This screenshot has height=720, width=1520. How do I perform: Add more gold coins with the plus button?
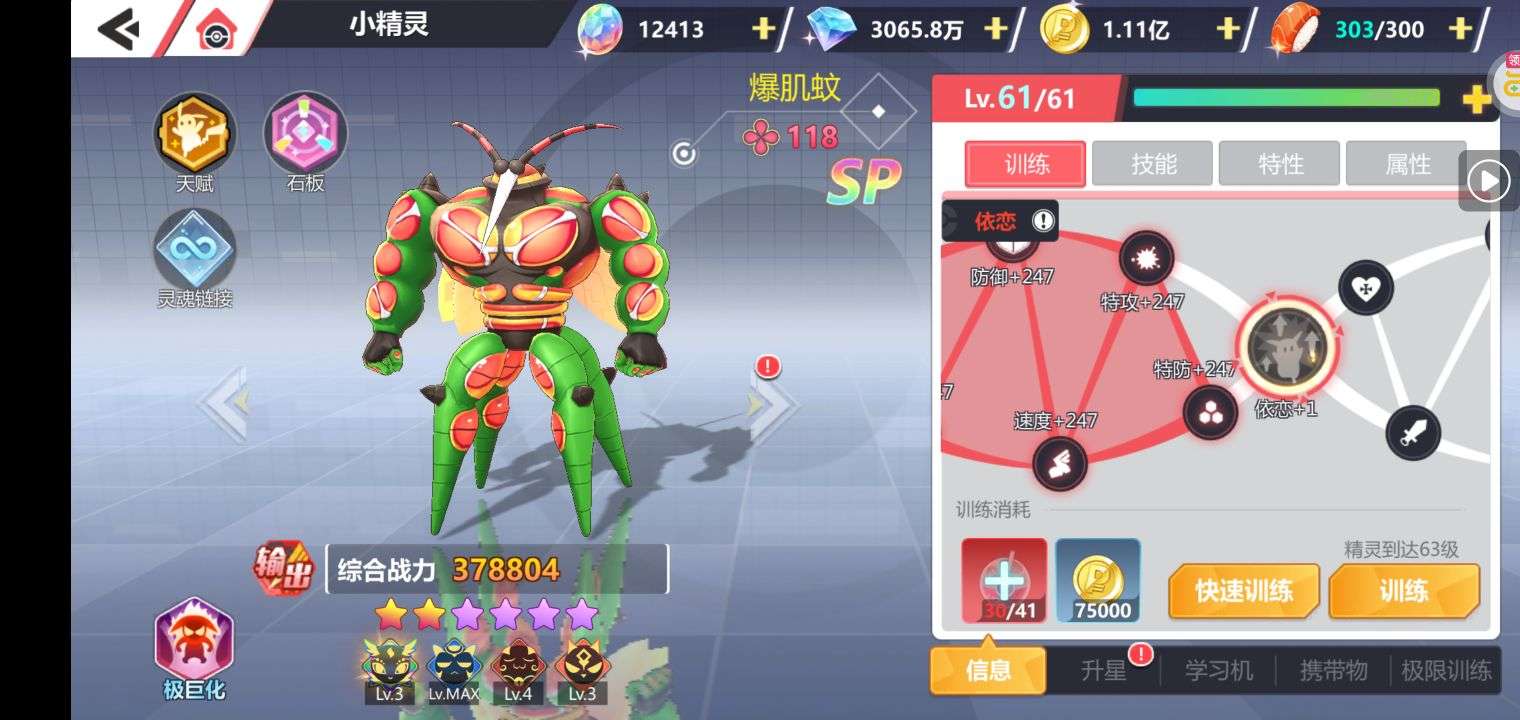[1227, 29]
